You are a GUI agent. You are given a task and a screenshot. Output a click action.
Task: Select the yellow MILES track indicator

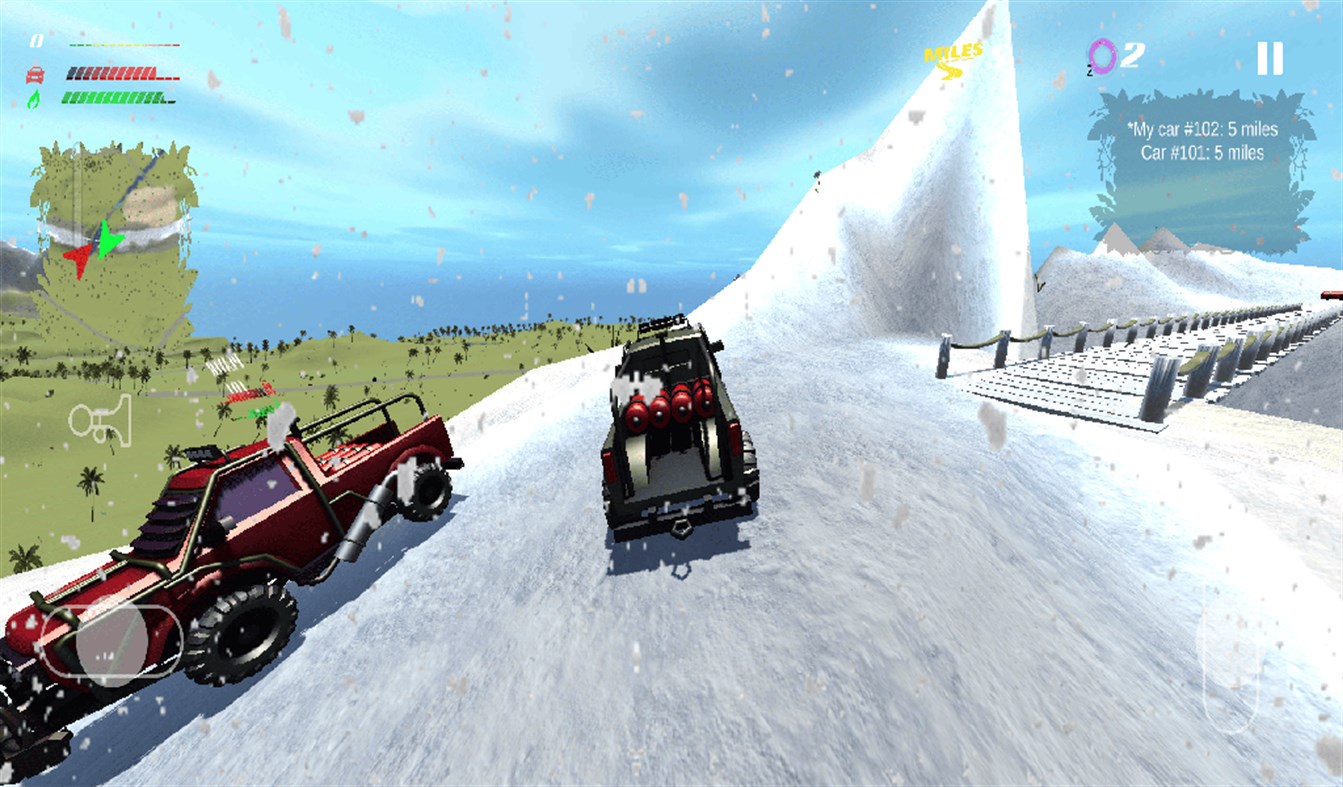[x=952, y=55]
